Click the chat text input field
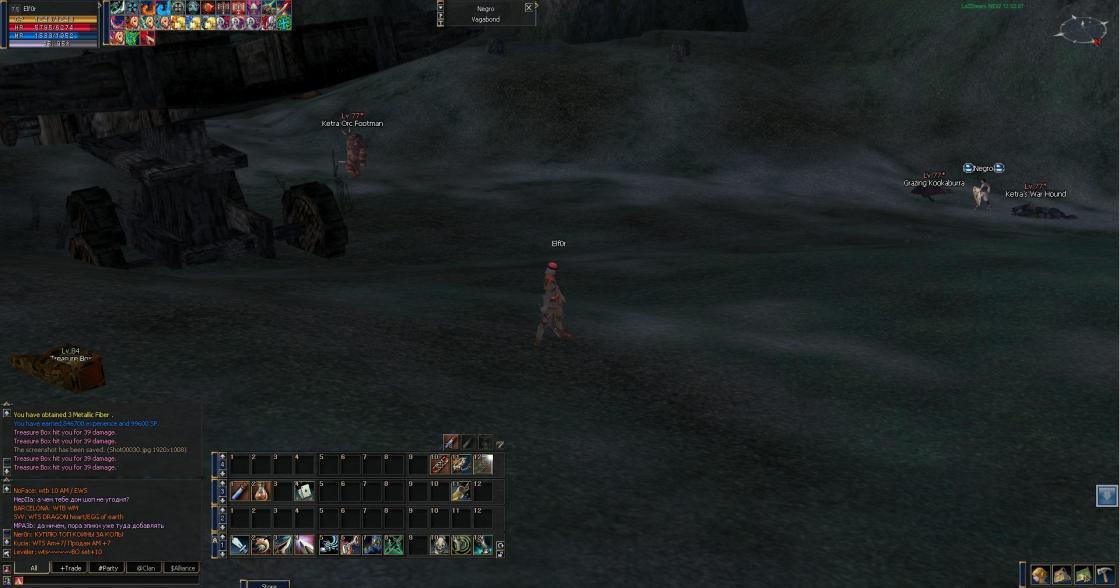 pyautogui.click(x=110, y=580)
